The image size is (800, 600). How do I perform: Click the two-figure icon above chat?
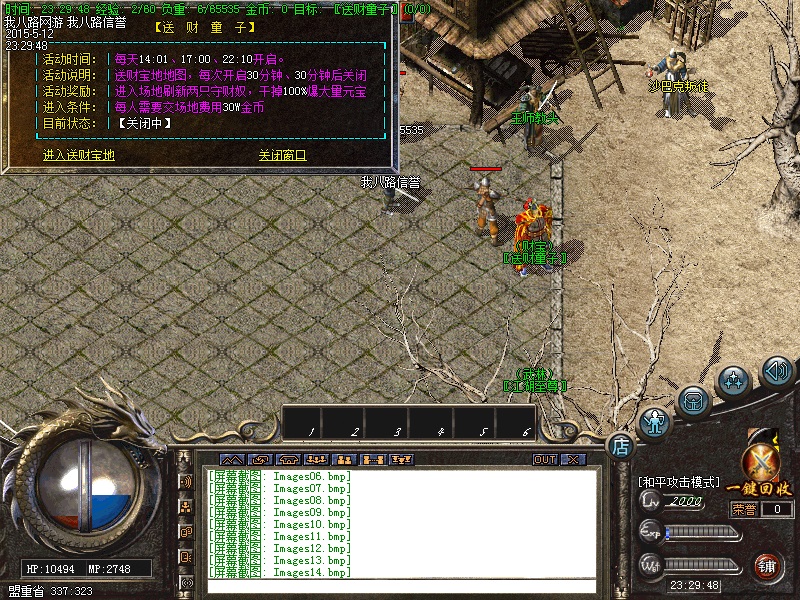344,460
